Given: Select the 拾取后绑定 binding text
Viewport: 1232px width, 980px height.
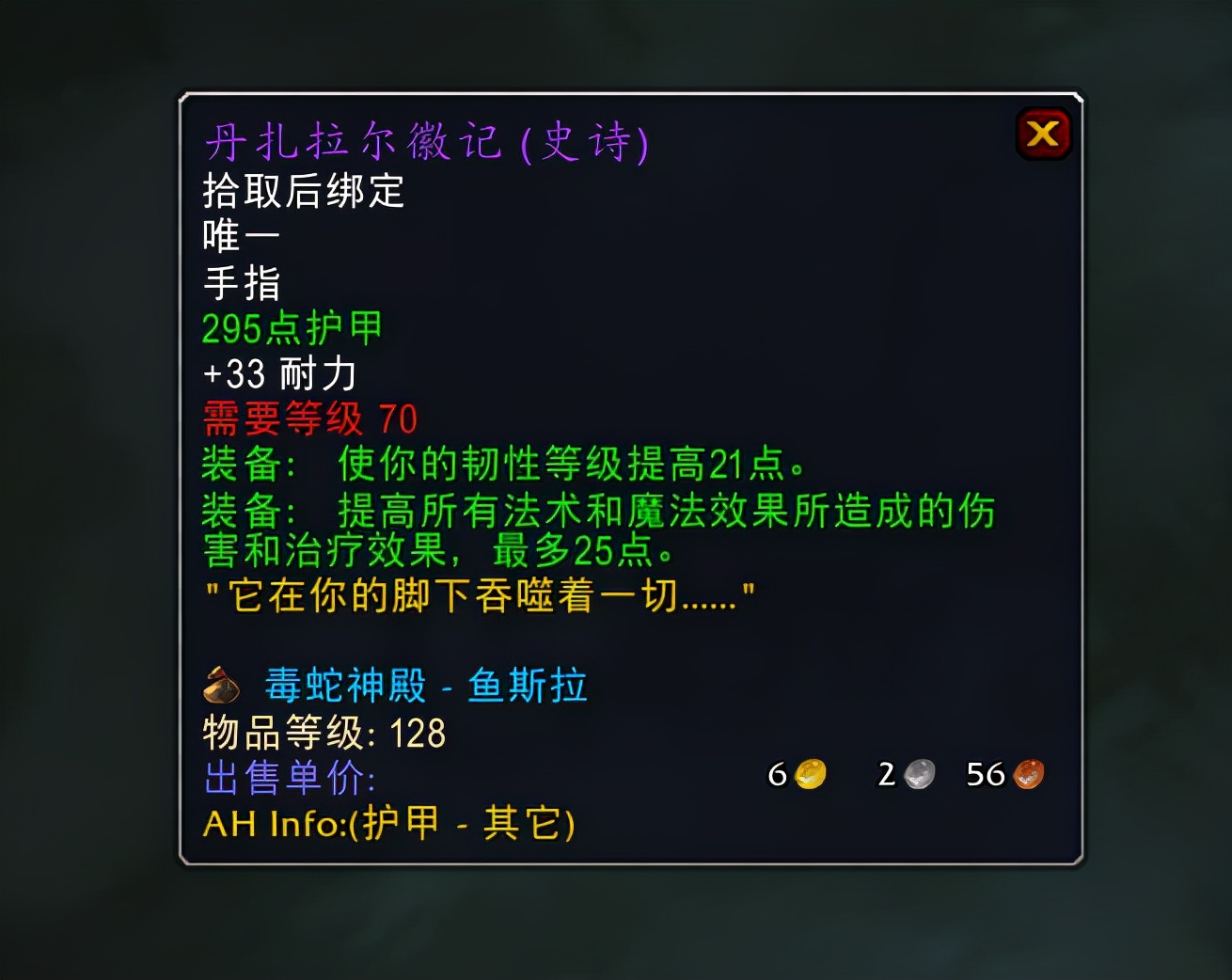Looking at the screenshot, I should click(303, 191).
